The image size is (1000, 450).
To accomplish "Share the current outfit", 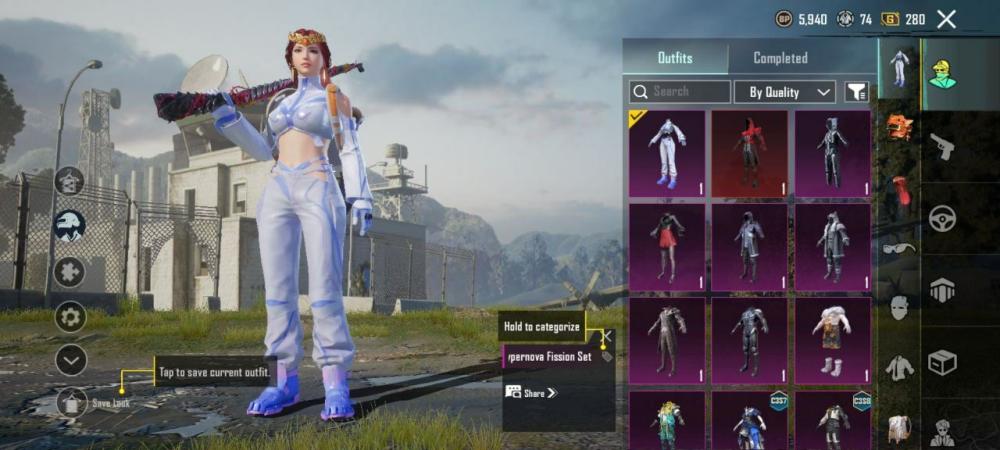I will (532, 393).
